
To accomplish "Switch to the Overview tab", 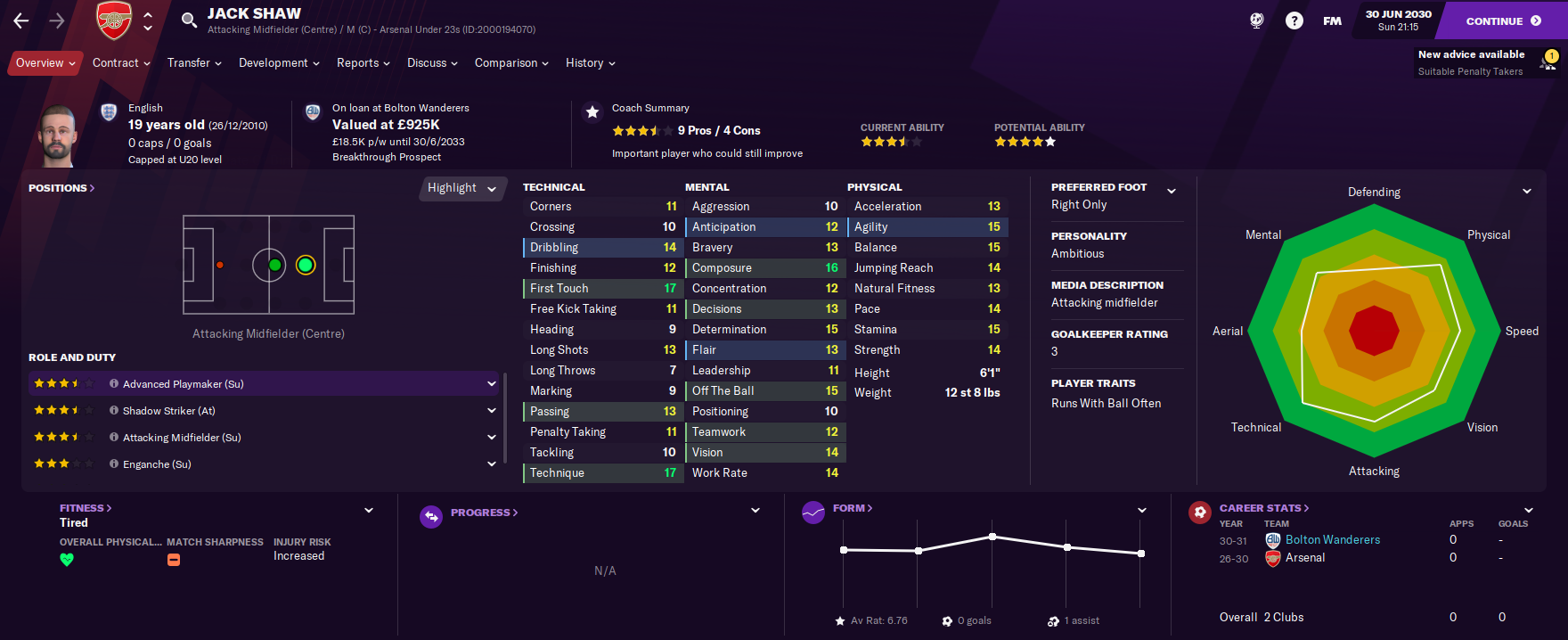I will tap(45, 63).
